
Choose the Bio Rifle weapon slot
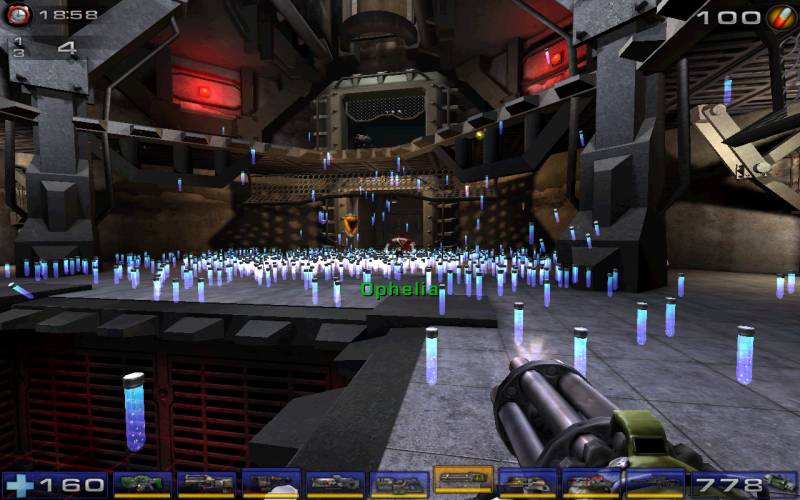271,484
